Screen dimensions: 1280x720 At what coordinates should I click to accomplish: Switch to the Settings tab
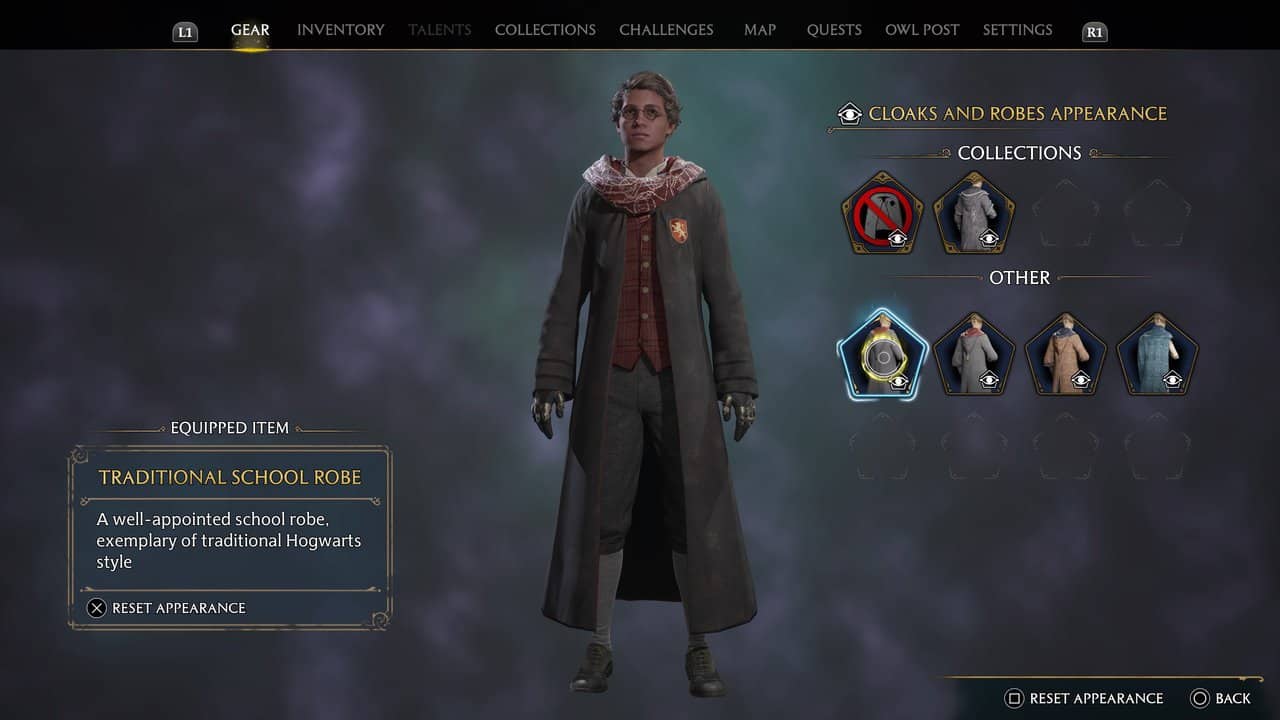[1017, 30]
